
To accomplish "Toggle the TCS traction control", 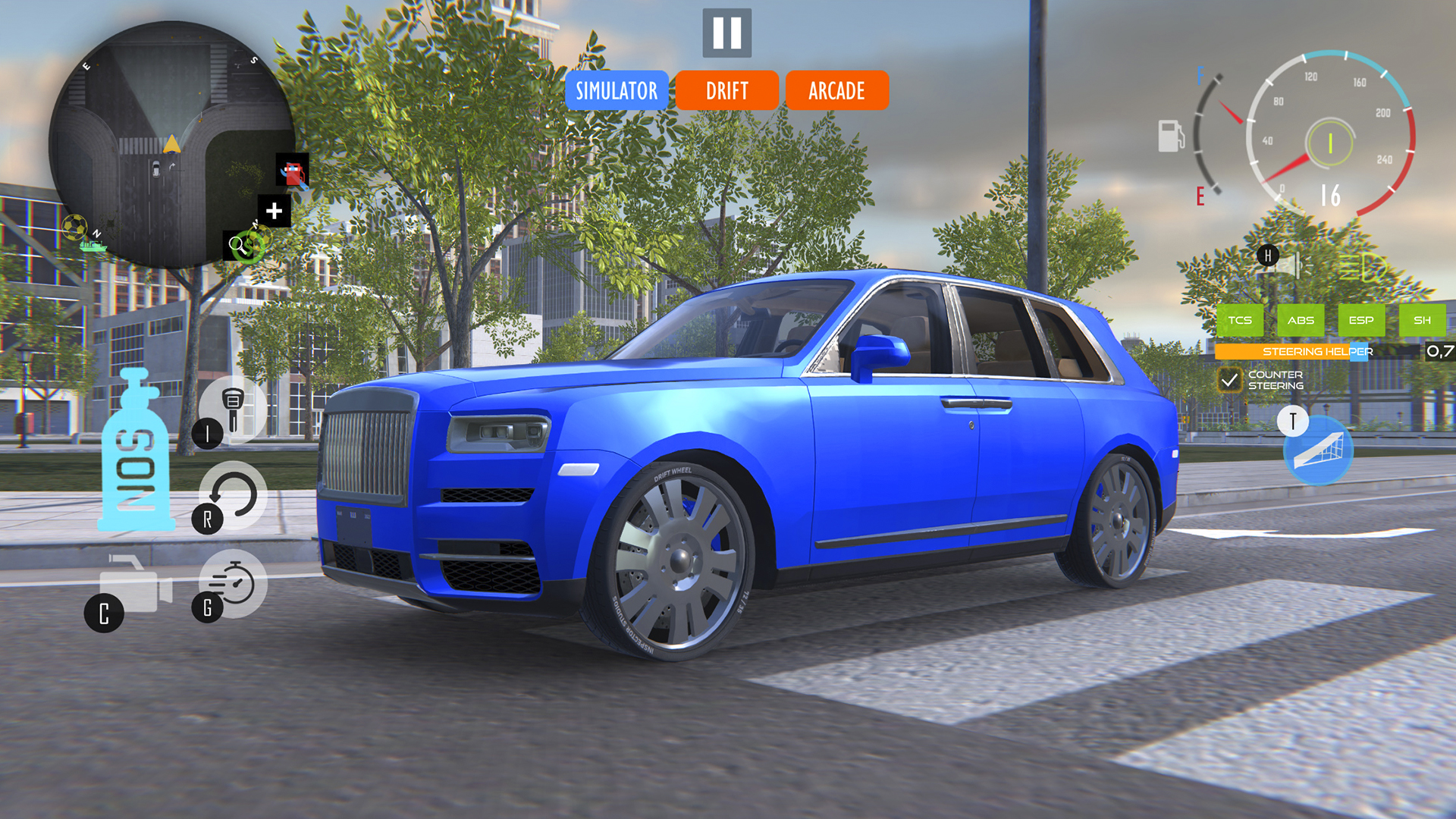I will pos(1242,320).
